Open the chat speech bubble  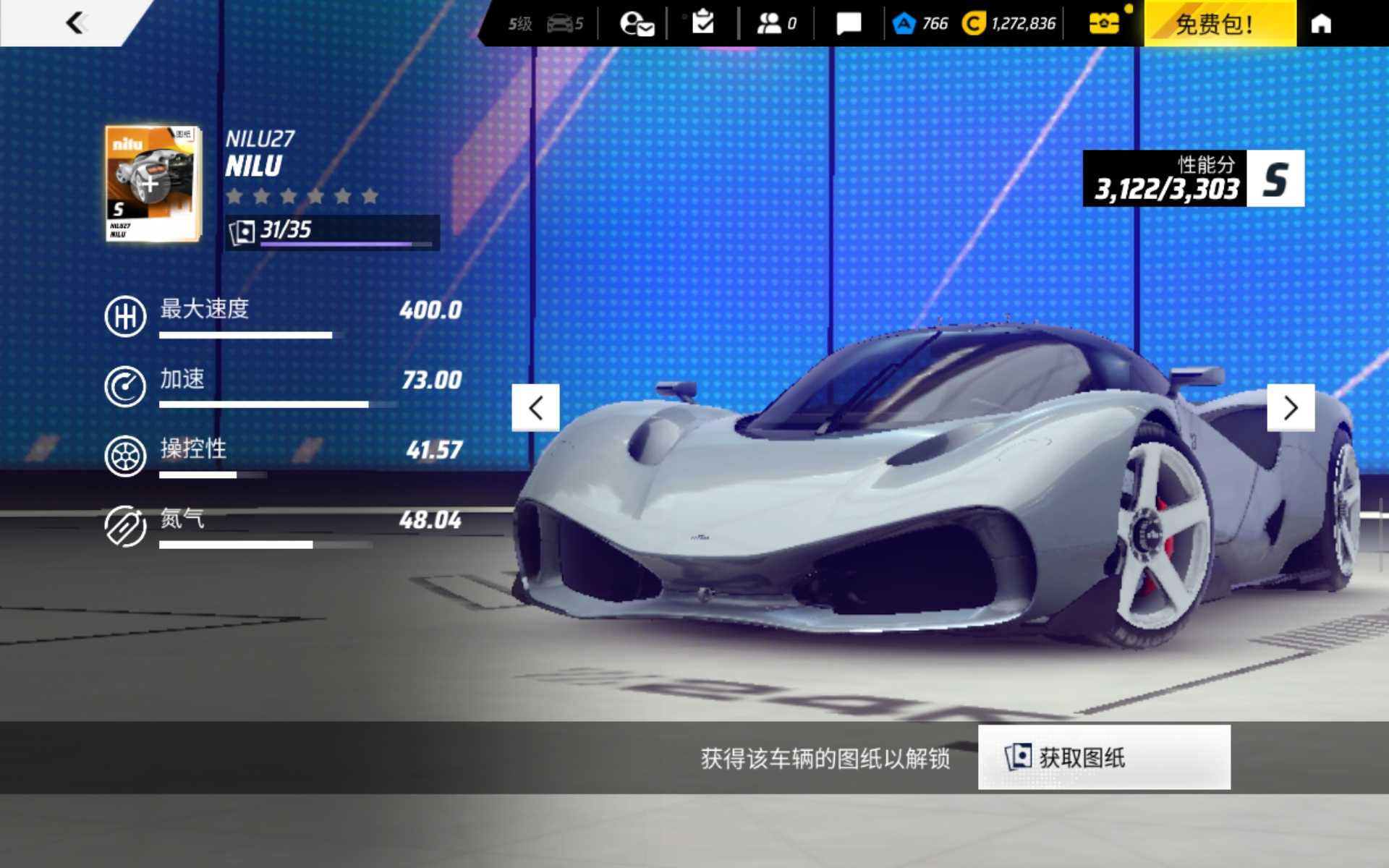click(849, 24)
